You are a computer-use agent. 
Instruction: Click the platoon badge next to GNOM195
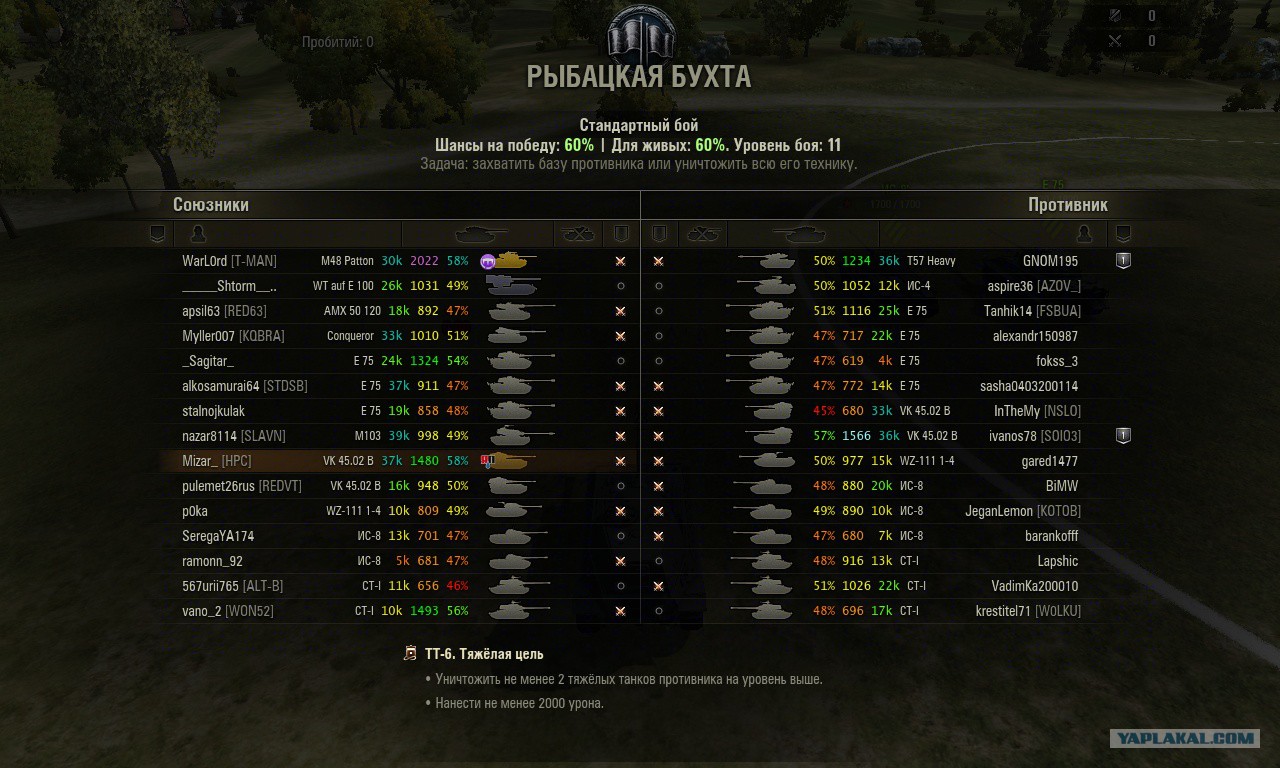point(1123,260)
